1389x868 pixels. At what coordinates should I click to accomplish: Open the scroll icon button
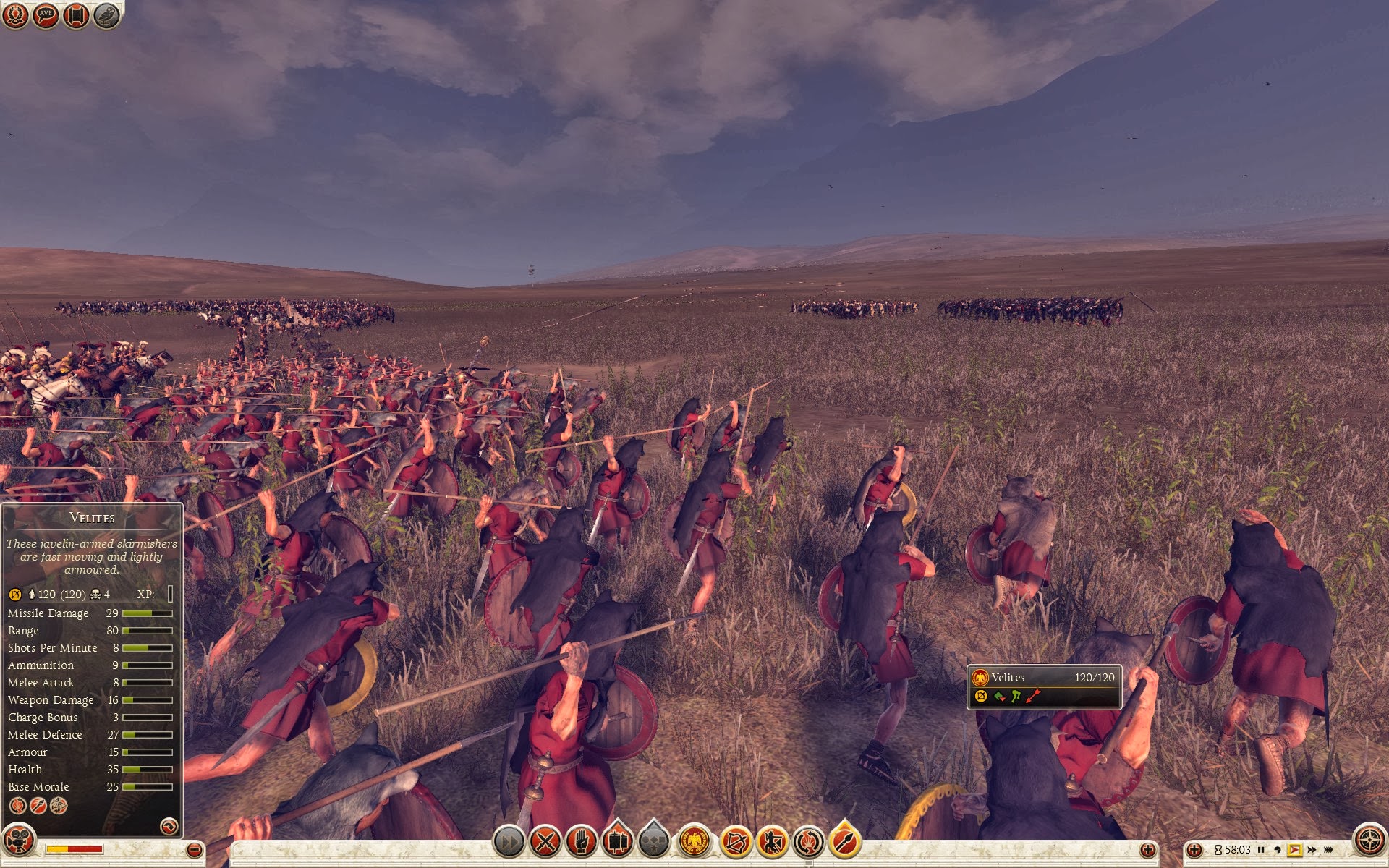pyautogui.click(x=76, y=15)
